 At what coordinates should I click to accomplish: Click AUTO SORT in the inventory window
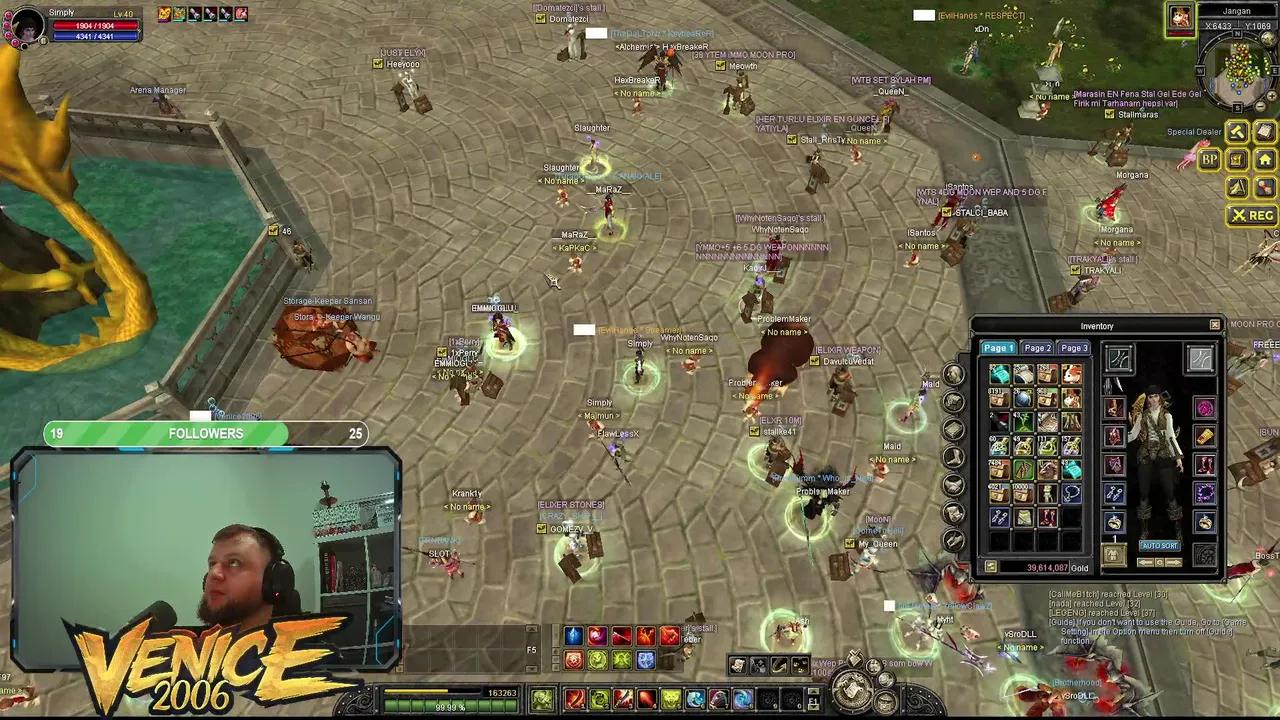[x=1159, y=545]
